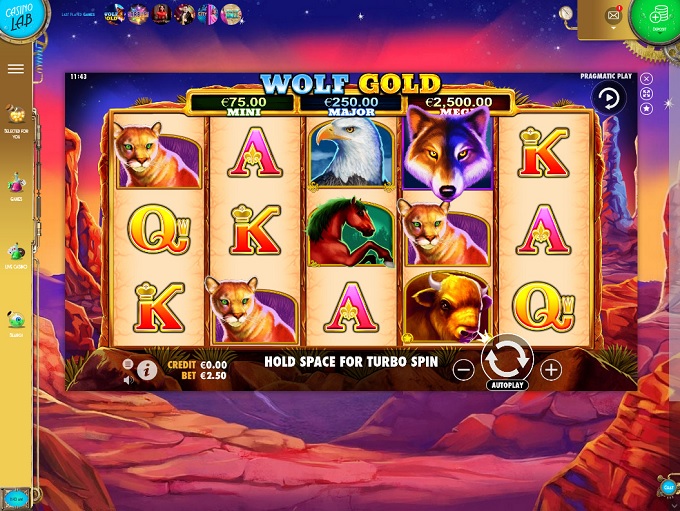Add game to favorites with star icon
Screen dimensions: 680x511
[x=647, y=108]
